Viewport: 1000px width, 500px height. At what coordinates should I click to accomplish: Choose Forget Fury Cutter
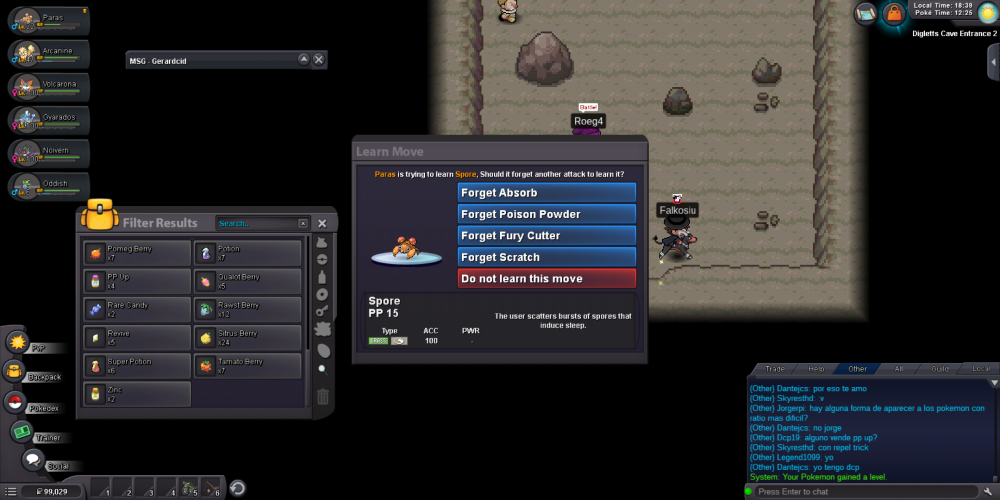coord(546,236)
